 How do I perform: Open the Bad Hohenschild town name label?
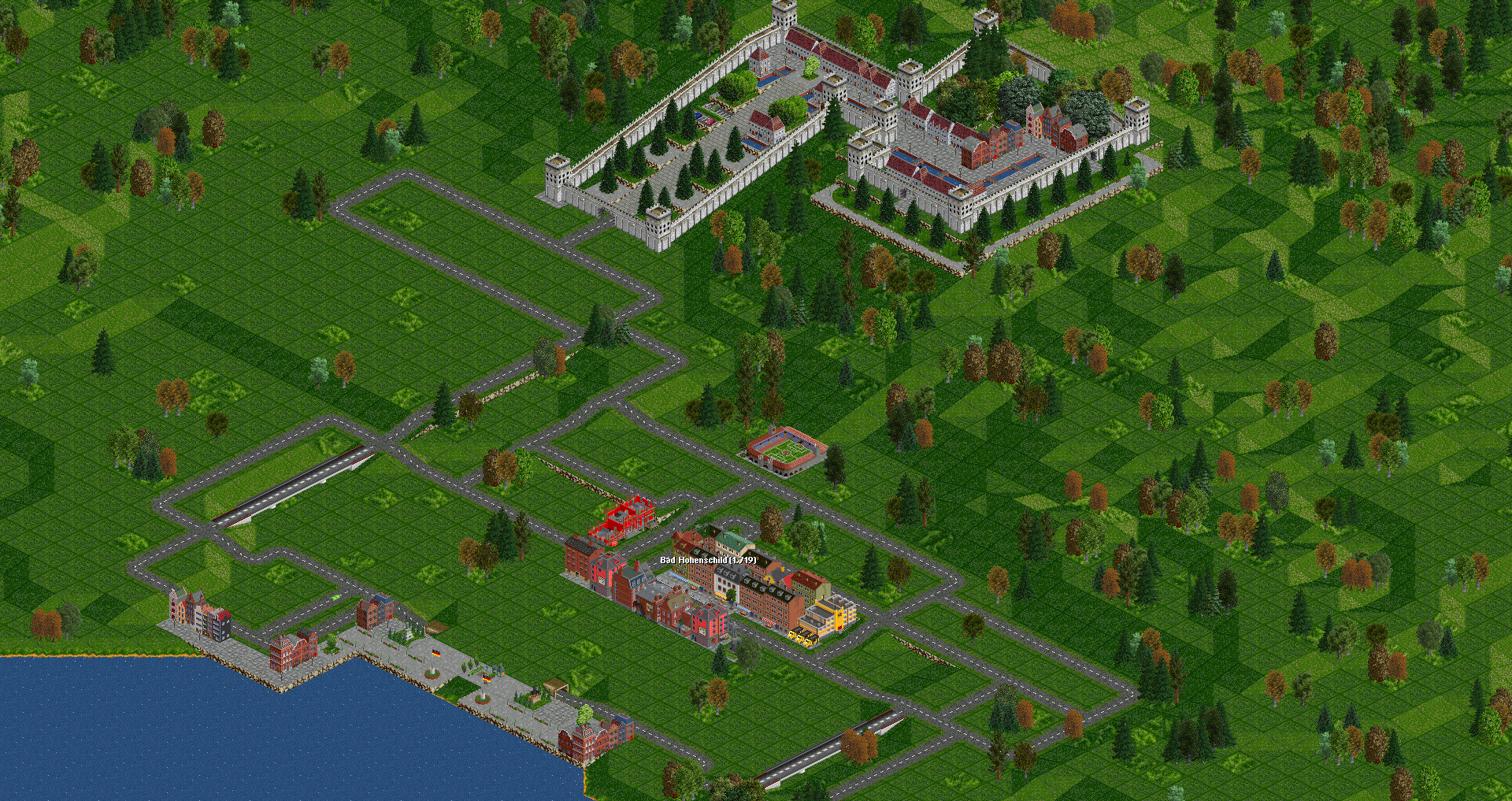(x=707, y=560)
